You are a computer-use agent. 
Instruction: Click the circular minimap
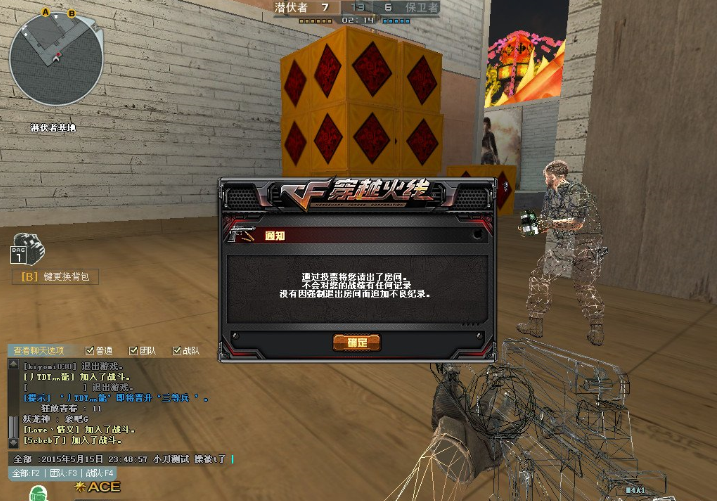(43, 56)
